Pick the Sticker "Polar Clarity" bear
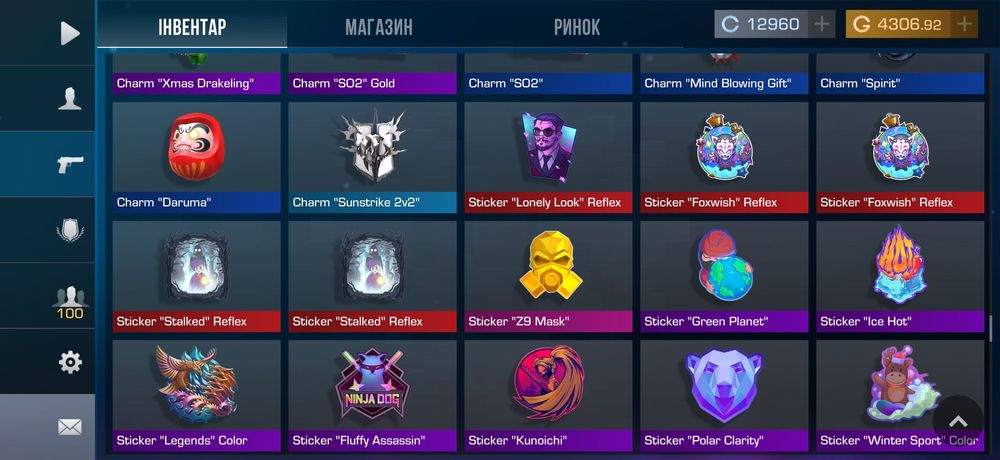1000x460 pixels. (x=724, y=395)
